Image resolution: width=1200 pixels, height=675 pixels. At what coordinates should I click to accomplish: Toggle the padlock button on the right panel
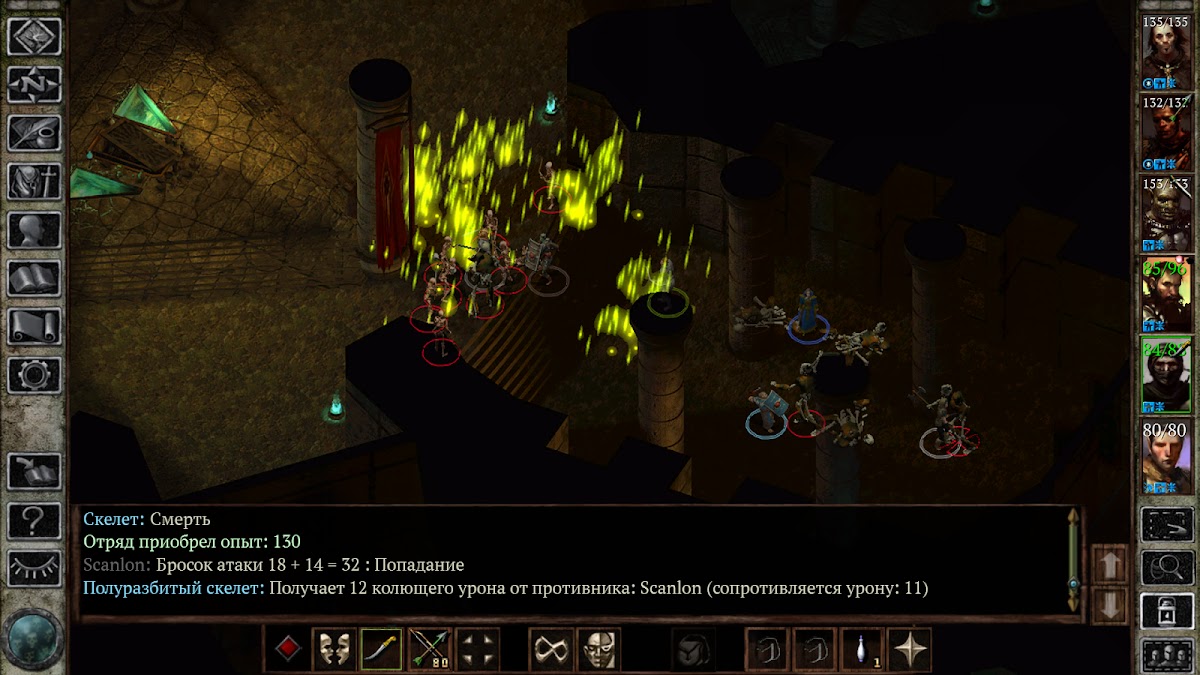(1167, 610)
